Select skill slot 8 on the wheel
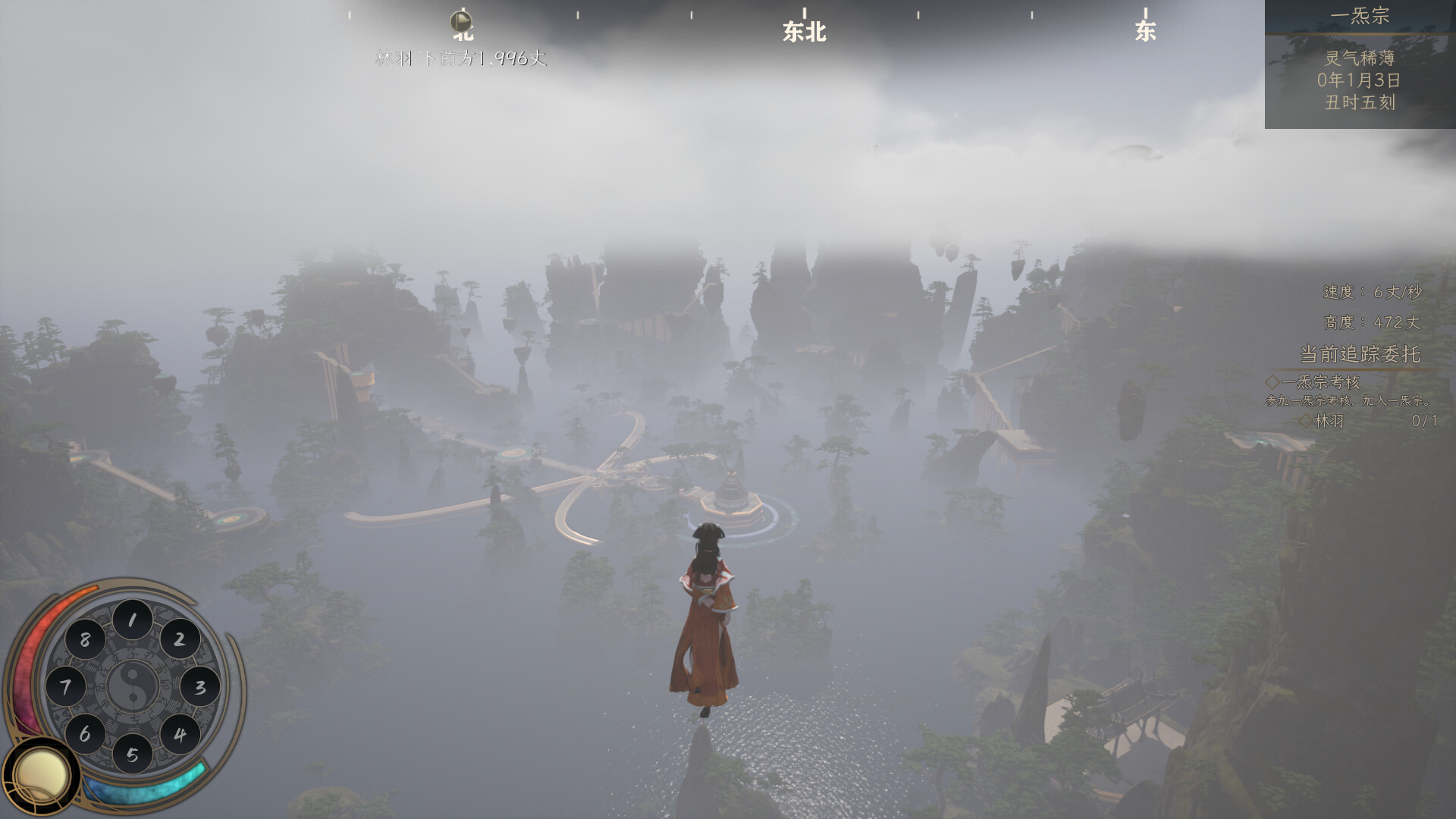 coord(85,639)
